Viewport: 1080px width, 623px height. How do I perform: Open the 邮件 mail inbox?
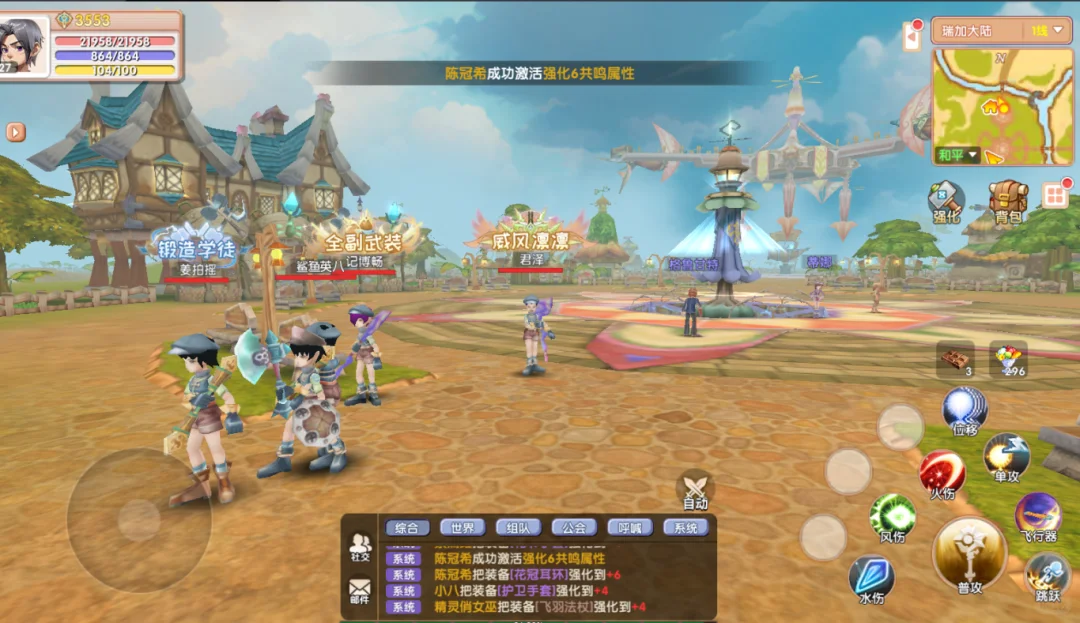tap(359, 591)
